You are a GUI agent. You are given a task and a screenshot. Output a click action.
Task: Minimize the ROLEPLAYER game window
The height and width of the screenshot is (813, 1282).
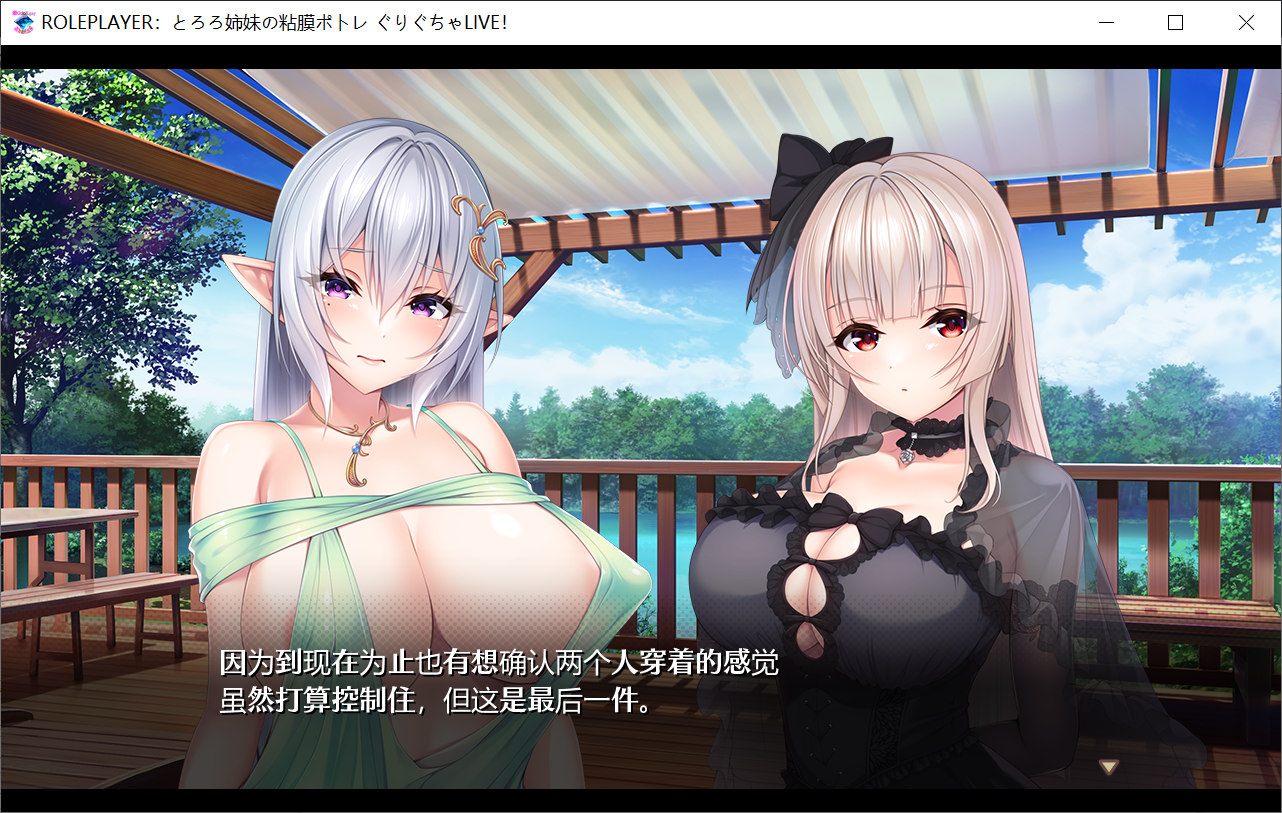[1106, 22]
